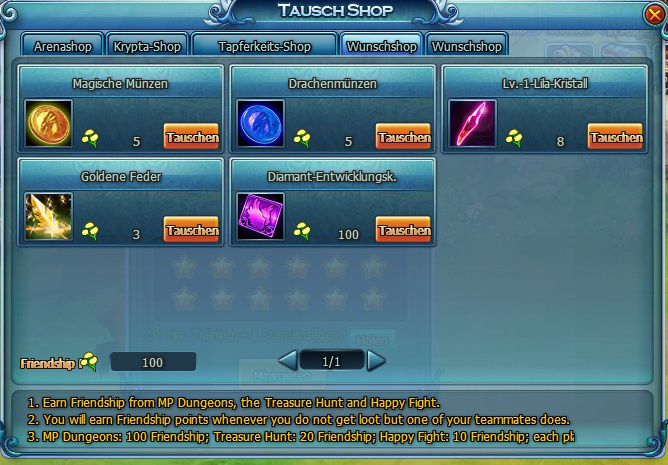
Task: Buy the Lv.-1-Lila-Kristall via Tauschen
Action: click(x=615, y=137)
